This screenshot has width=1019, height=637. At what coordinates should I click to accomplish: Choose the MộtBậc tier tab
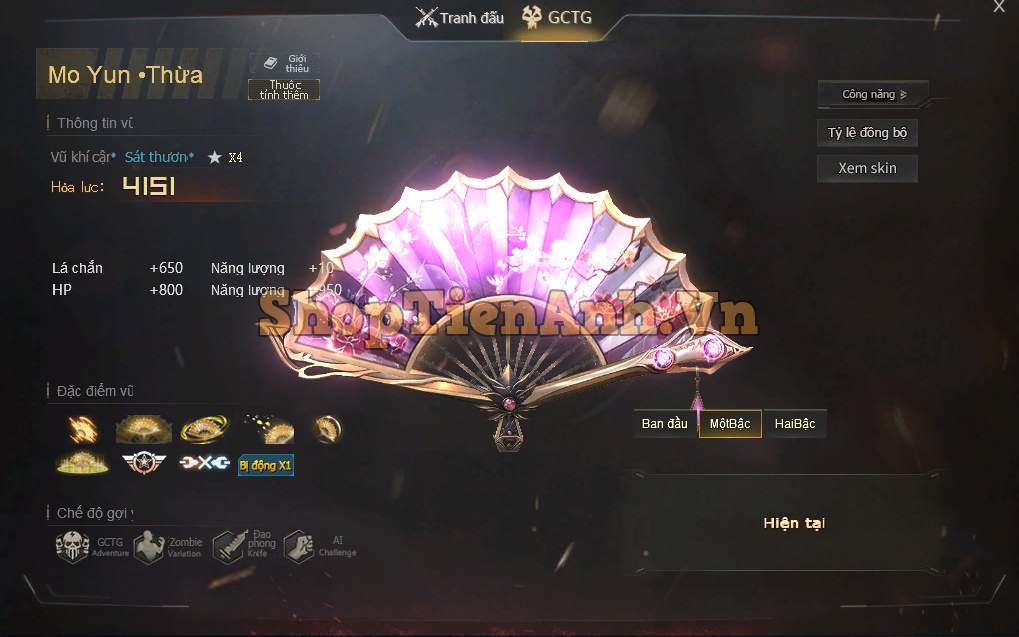tap(730, 424)
